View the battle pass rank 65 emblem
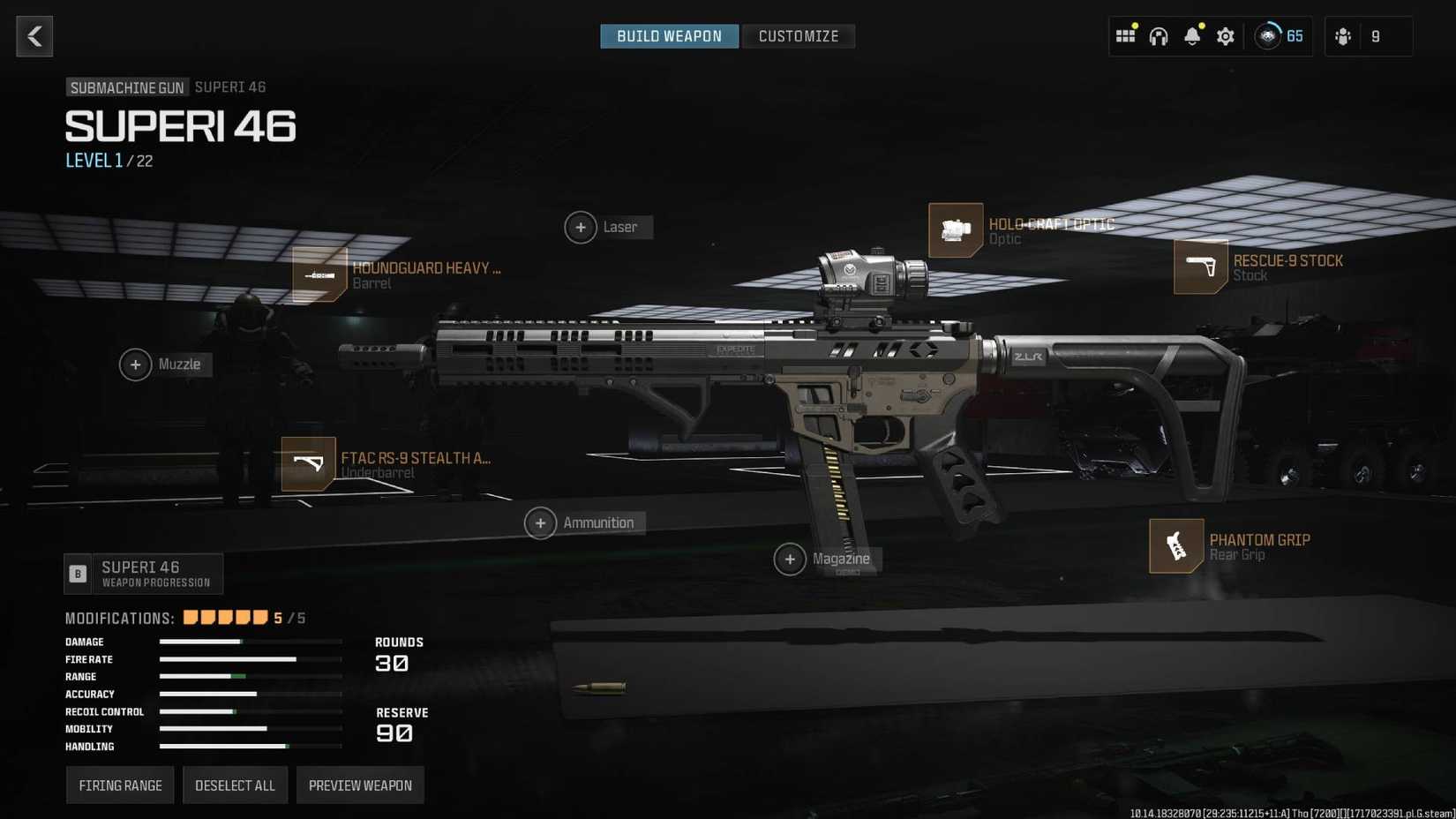 click(1269, 36)
